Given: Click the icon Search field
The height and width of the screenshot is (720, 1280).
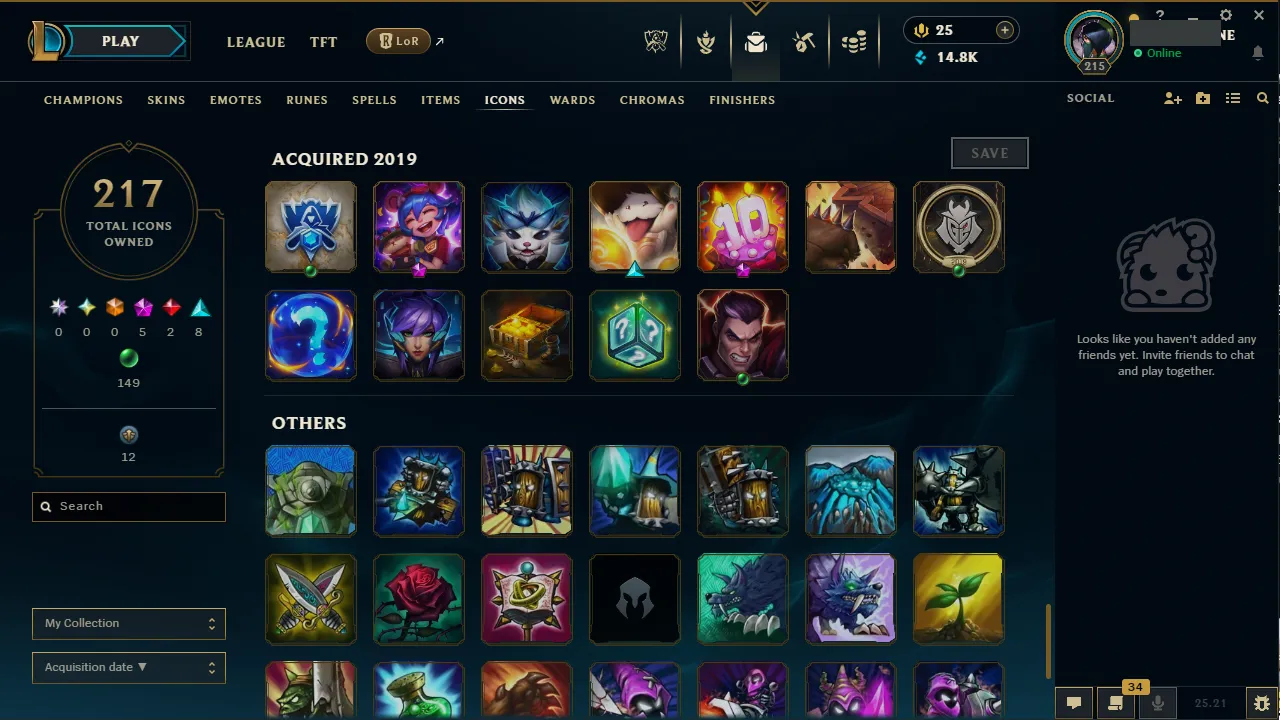Looking at the screenshot, I should (128, 507).
